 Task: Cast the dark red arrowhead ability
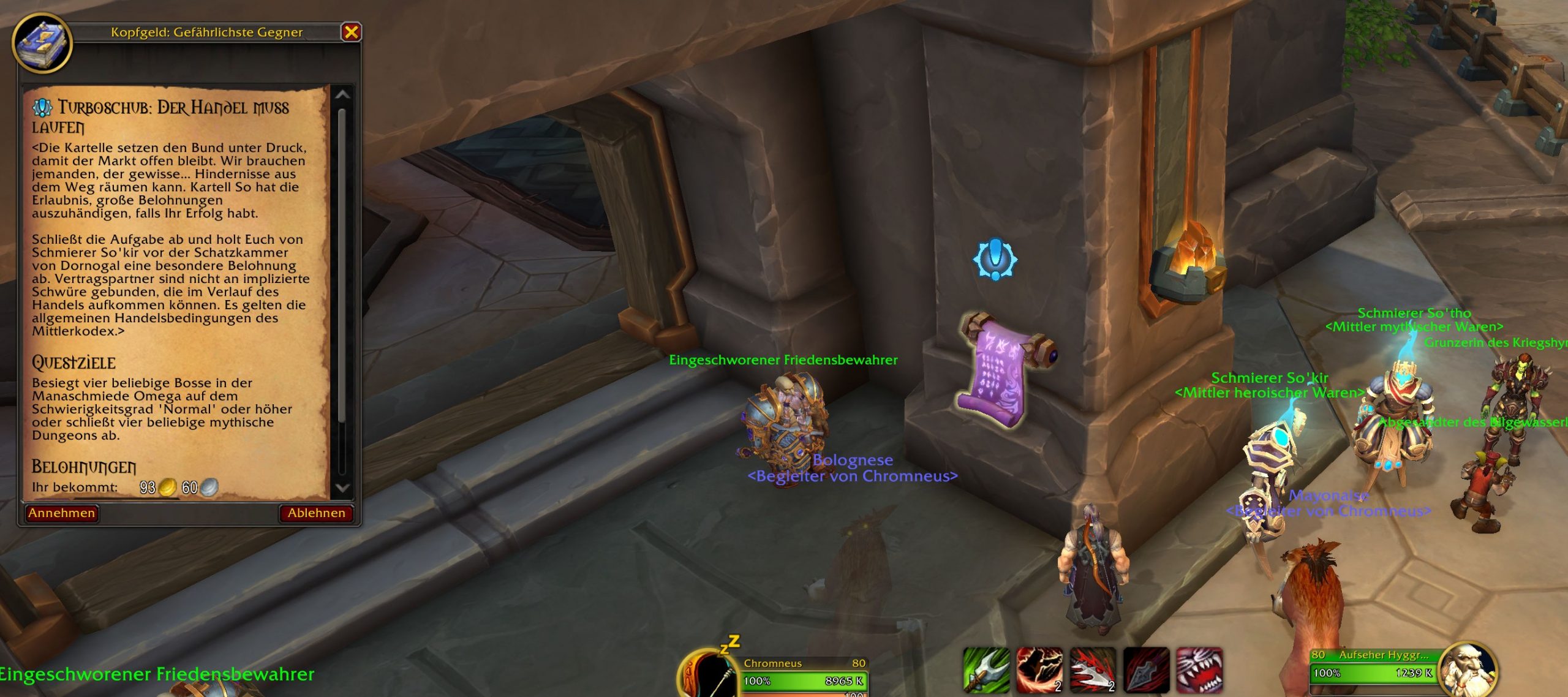(1146, 670)
